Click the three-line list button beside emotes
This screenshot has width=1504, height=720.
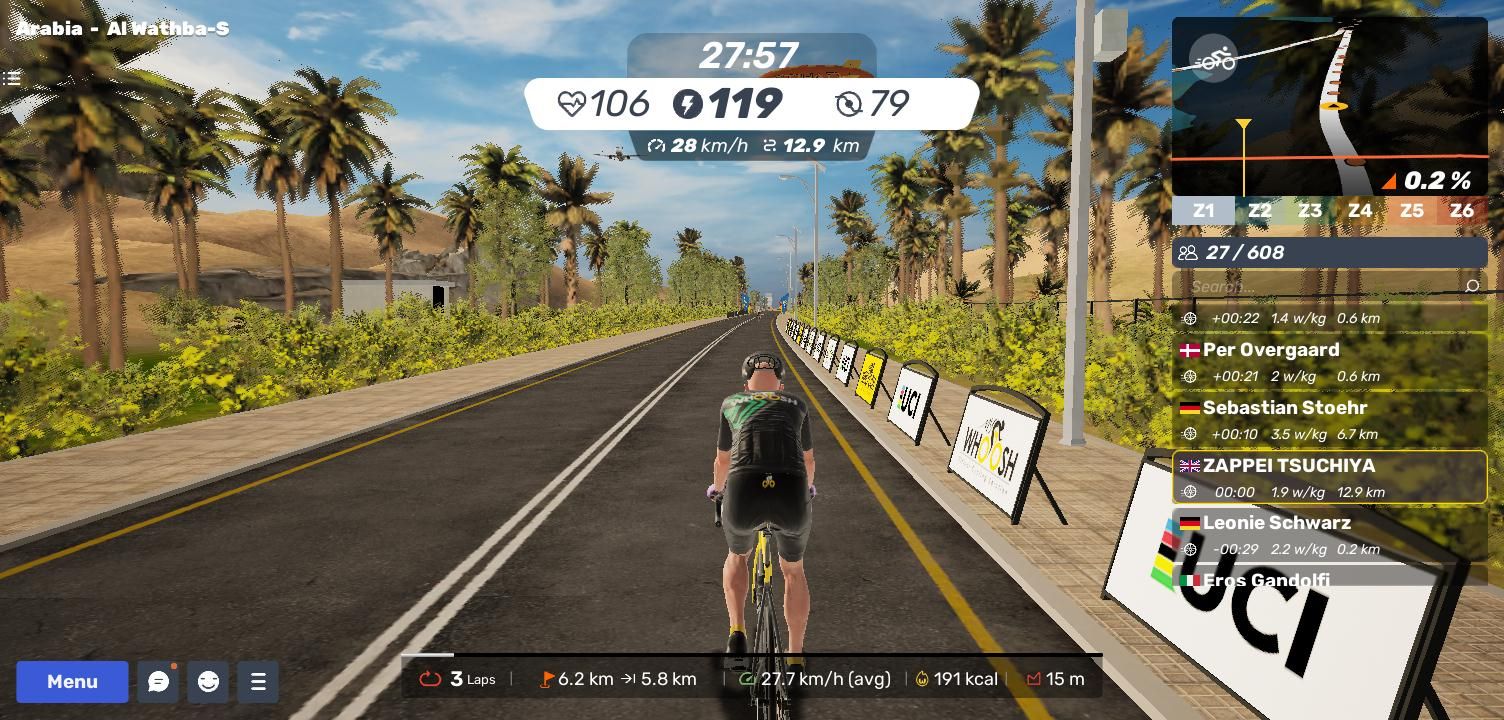258,682
